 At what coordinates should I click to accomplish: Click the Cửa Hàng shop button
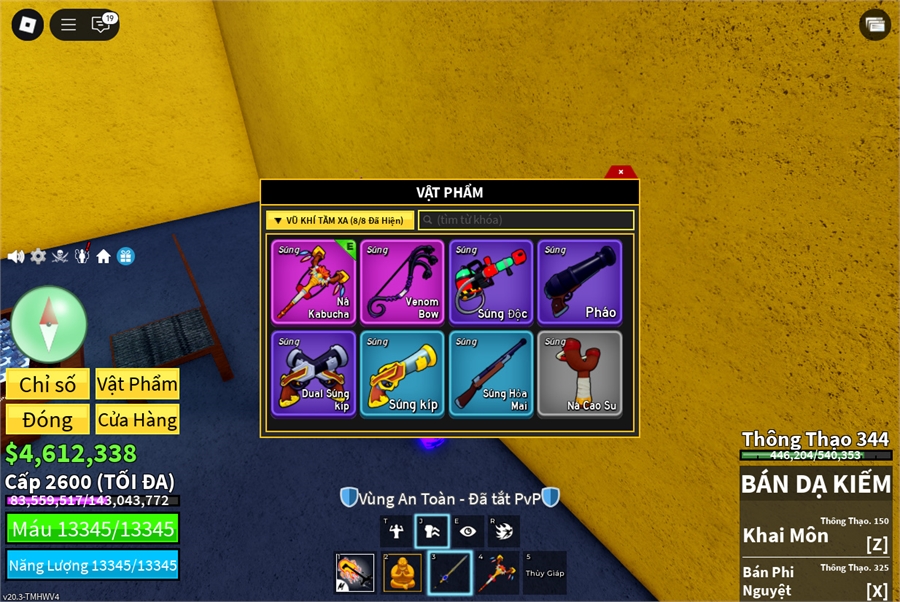[x=137, y=420]
